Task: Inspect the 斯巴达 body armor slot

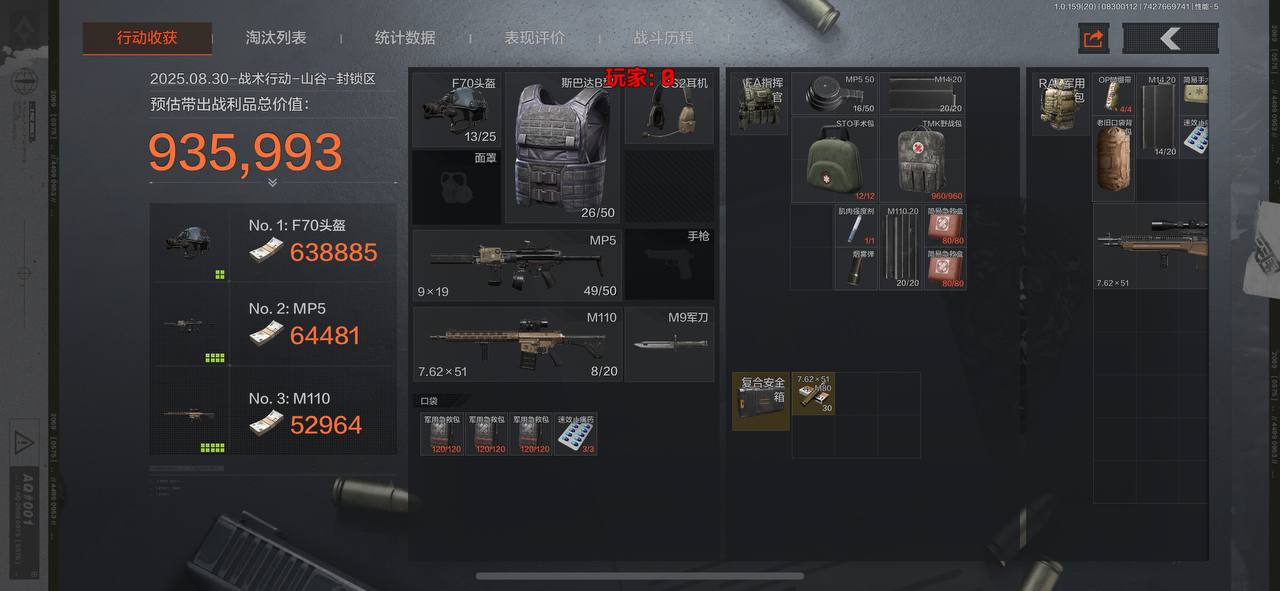Action: tap(562, 146)
